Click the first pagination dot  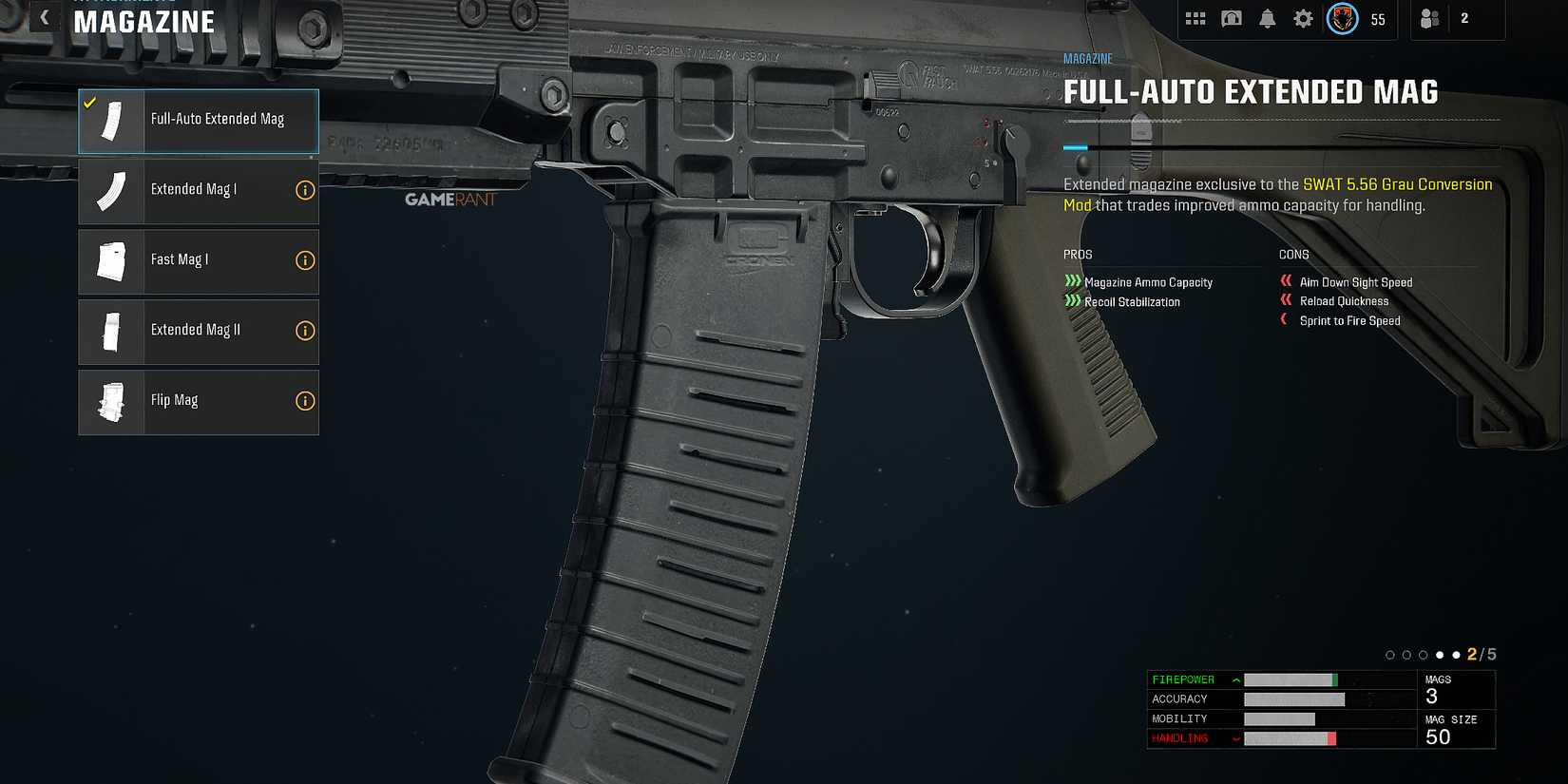pos(1388,655)
